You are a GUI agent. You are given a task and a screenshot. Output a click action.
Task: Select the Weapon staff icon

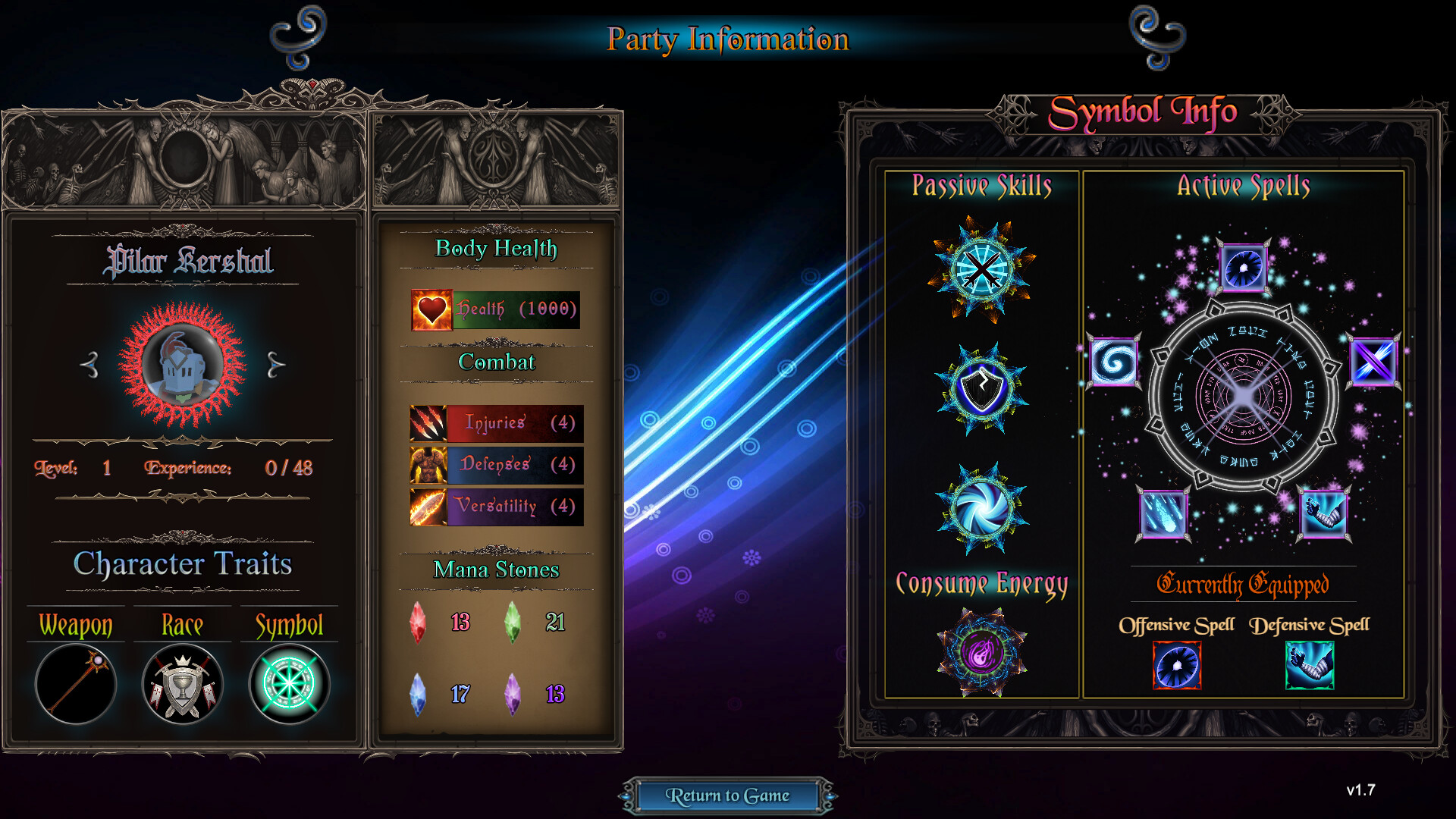(76, 685)
